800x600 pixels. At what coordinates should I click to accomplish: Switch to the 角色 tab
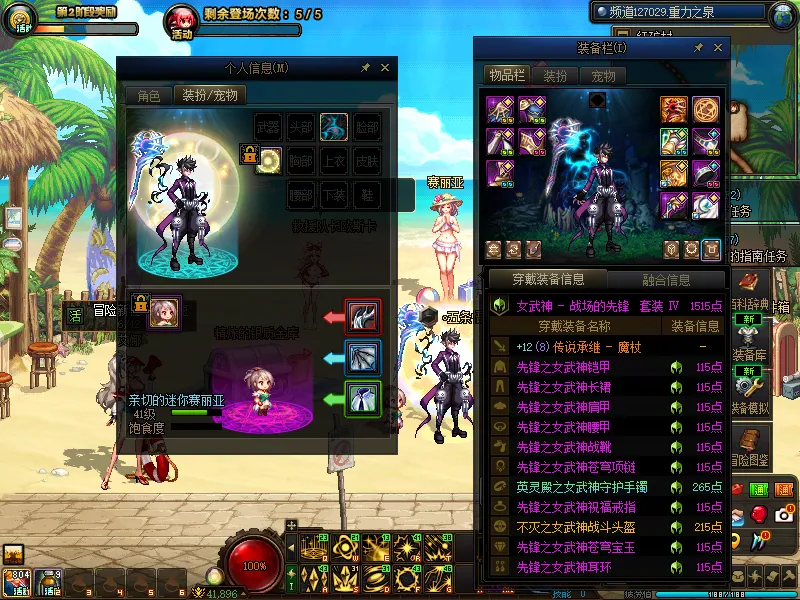[x=149, y=96]
